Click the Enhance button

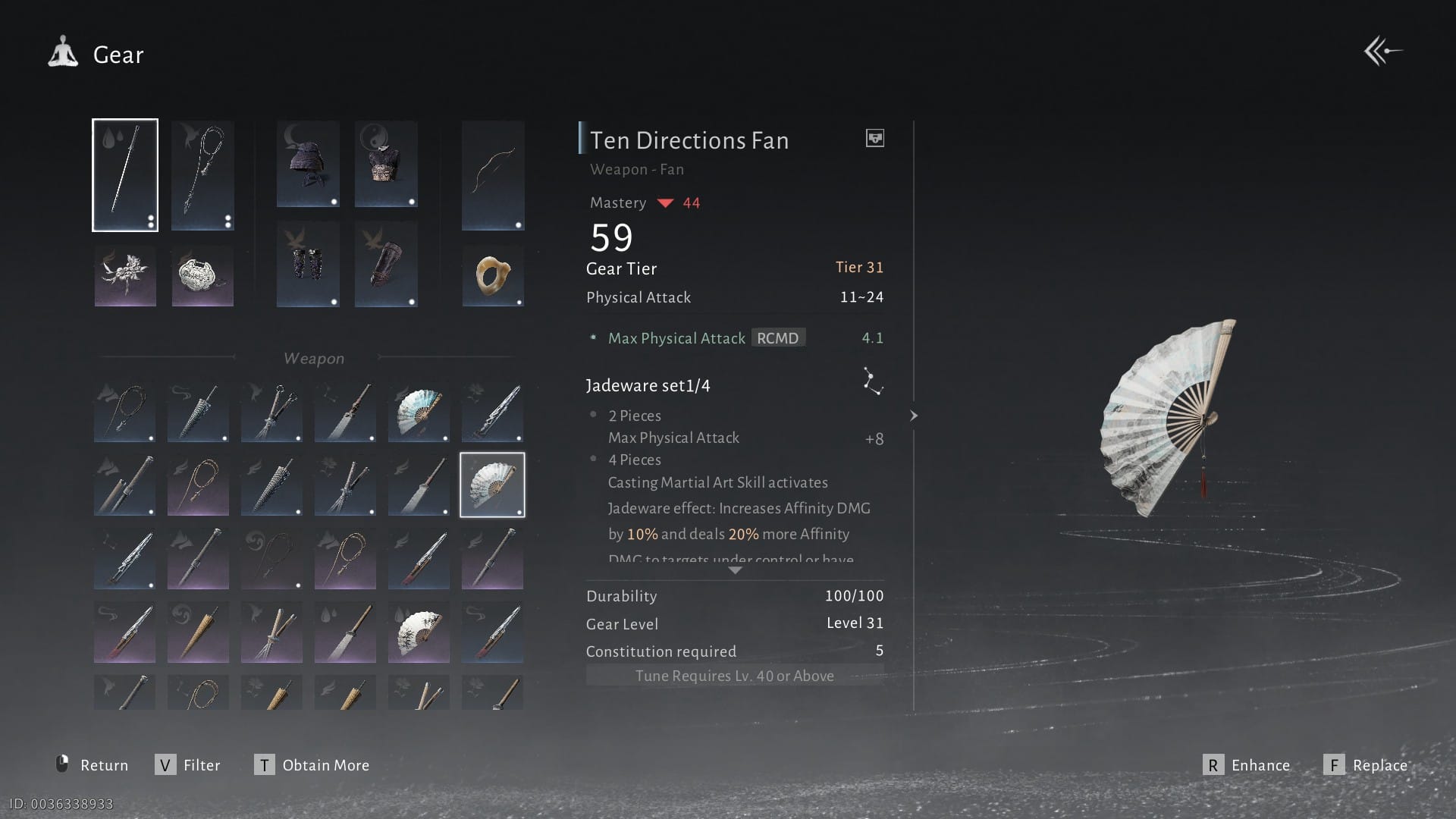(1247, 765)
